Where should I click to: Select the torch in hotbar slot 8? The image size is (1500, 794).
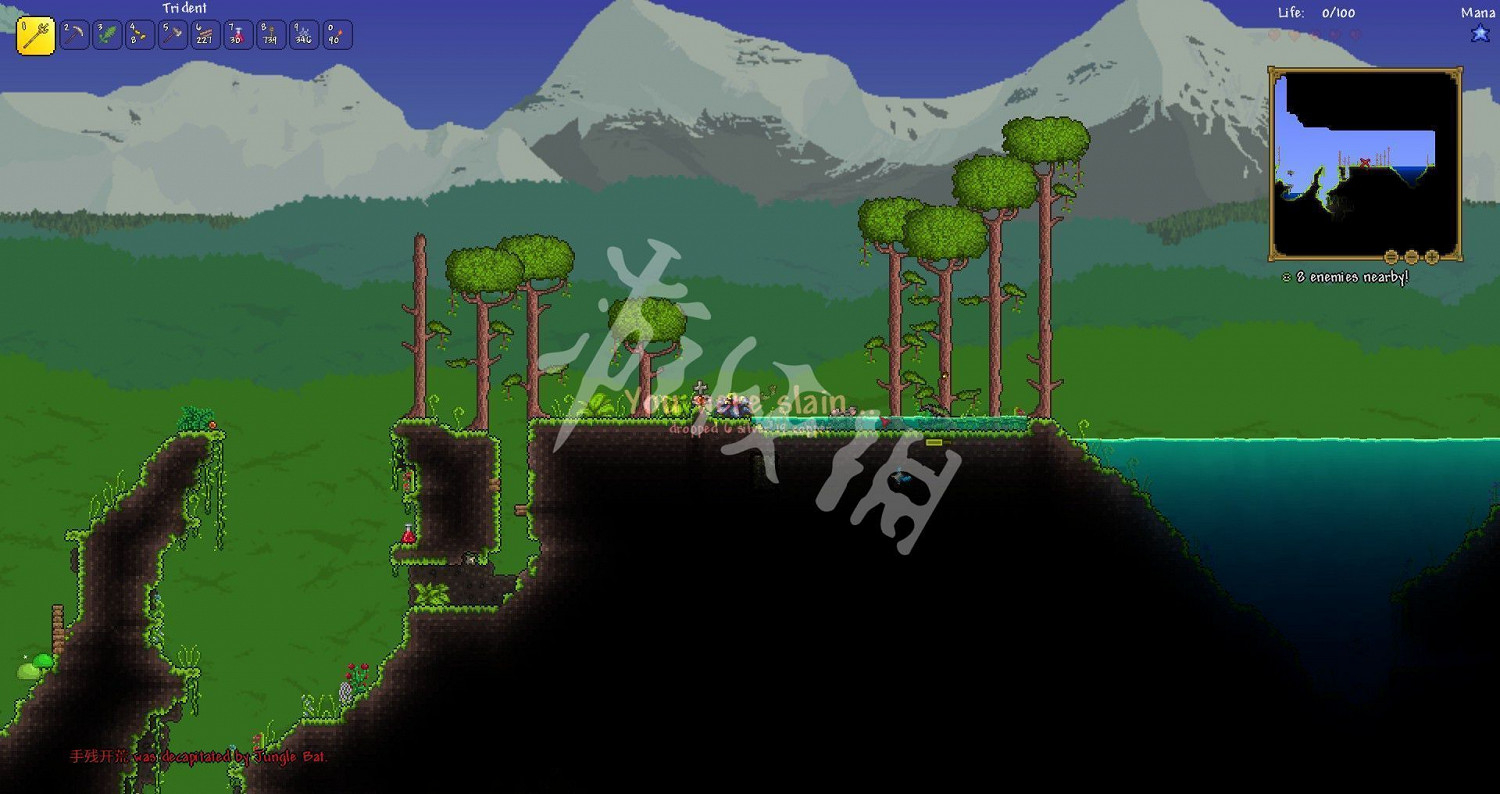[204, 34]
